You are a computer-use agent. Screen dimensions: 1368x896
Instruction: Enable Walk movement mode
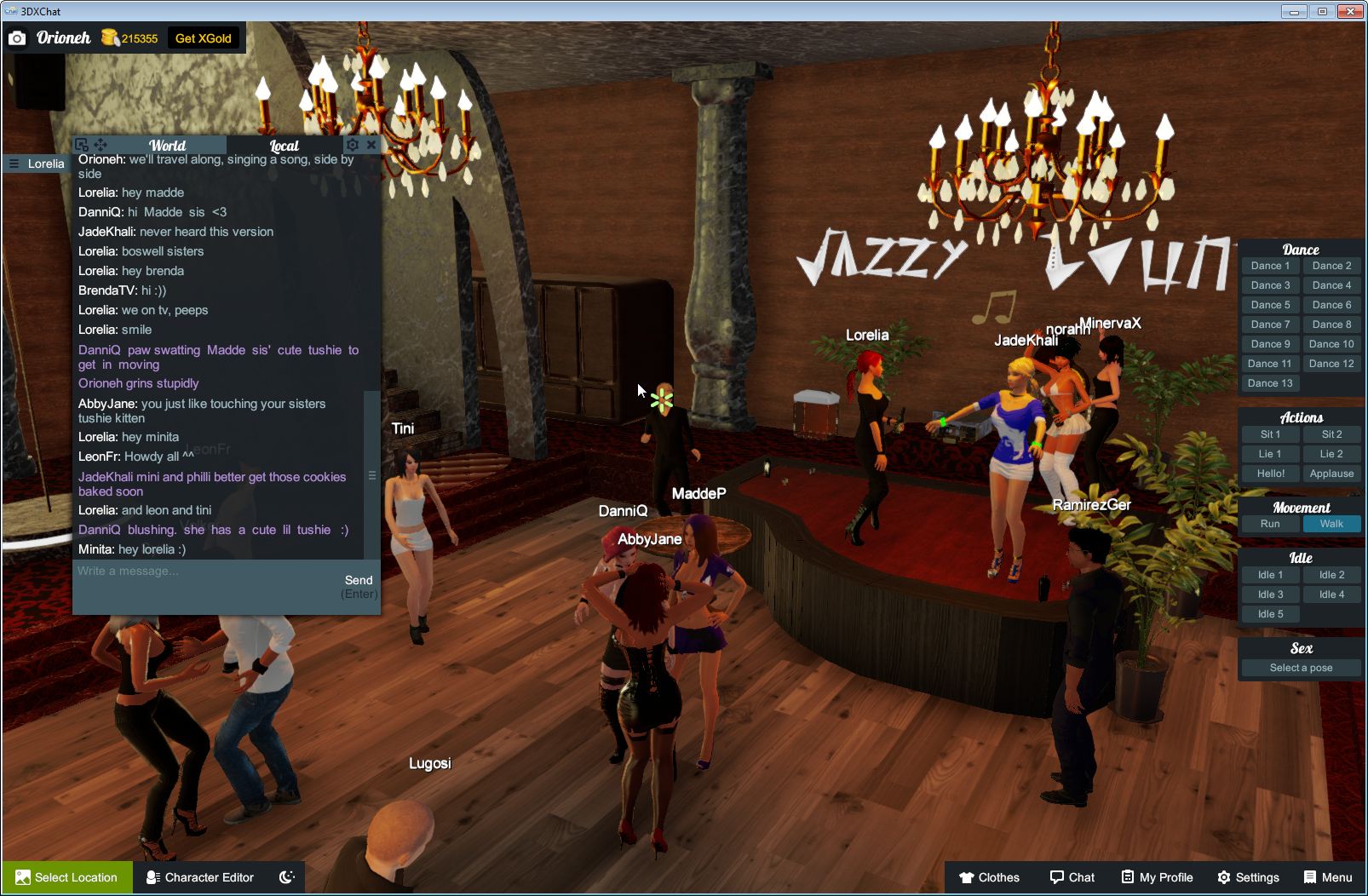click(1331, 524)
